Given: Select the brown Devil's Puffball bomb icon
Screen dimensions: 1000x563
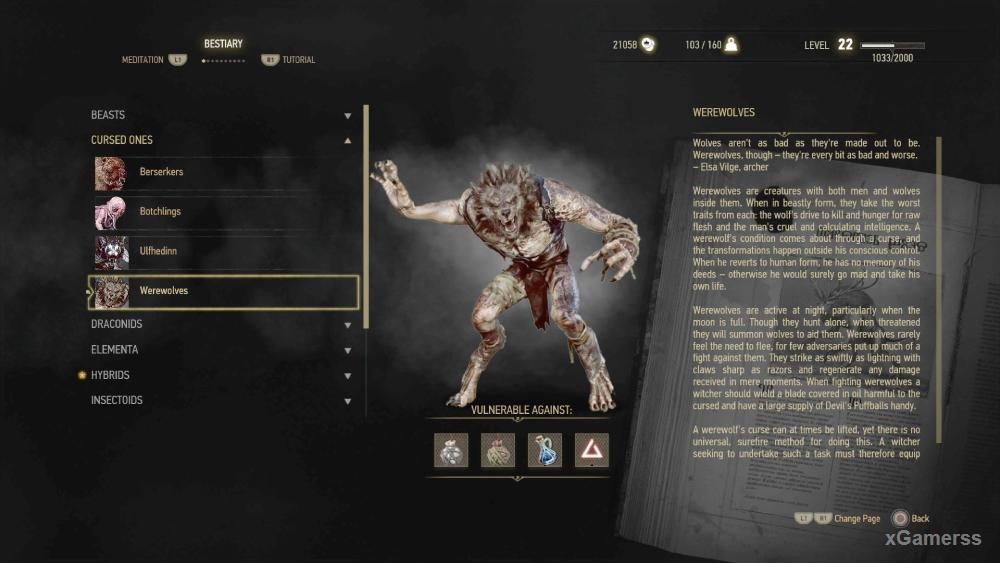Looking at the screenshot, I should tap(498, 450).
